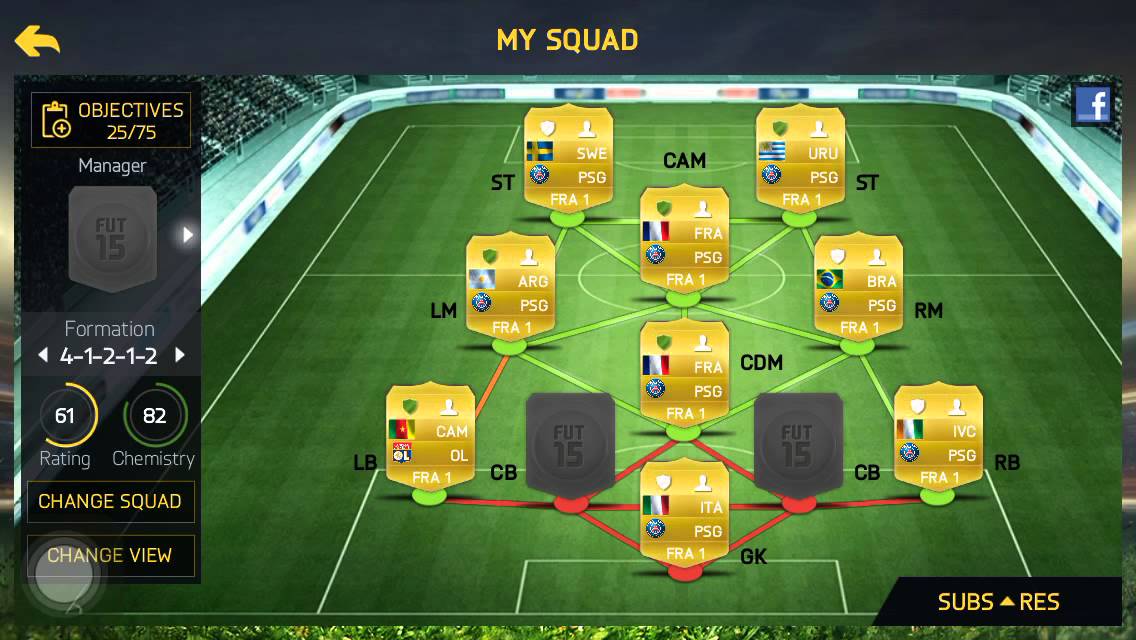This screenshot has width=1136, height=640.
Task: Select the empty Manager card slot
Action: [x=111, y=237]
